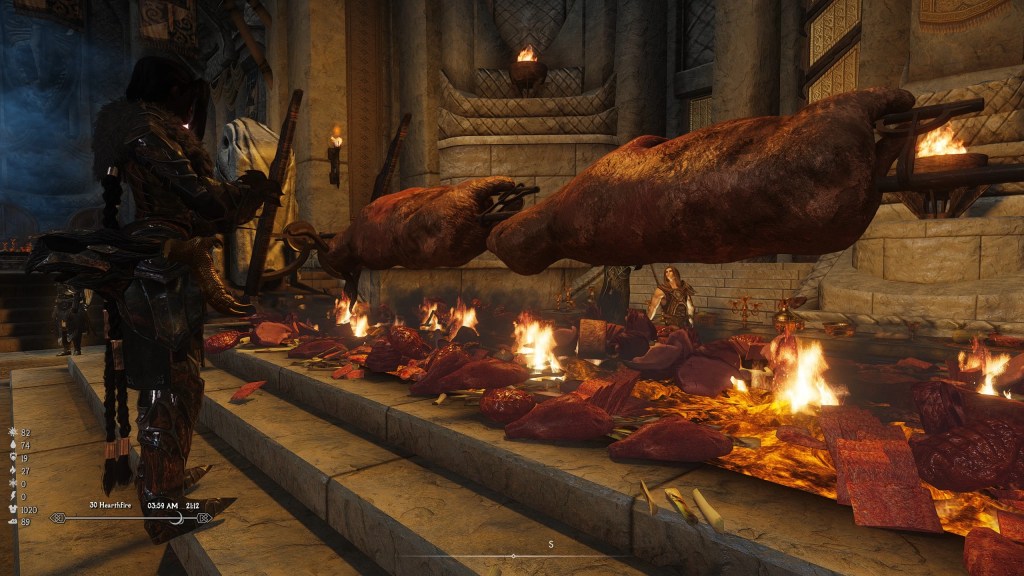Click the south marker on the compass

[x=549, y=544]
